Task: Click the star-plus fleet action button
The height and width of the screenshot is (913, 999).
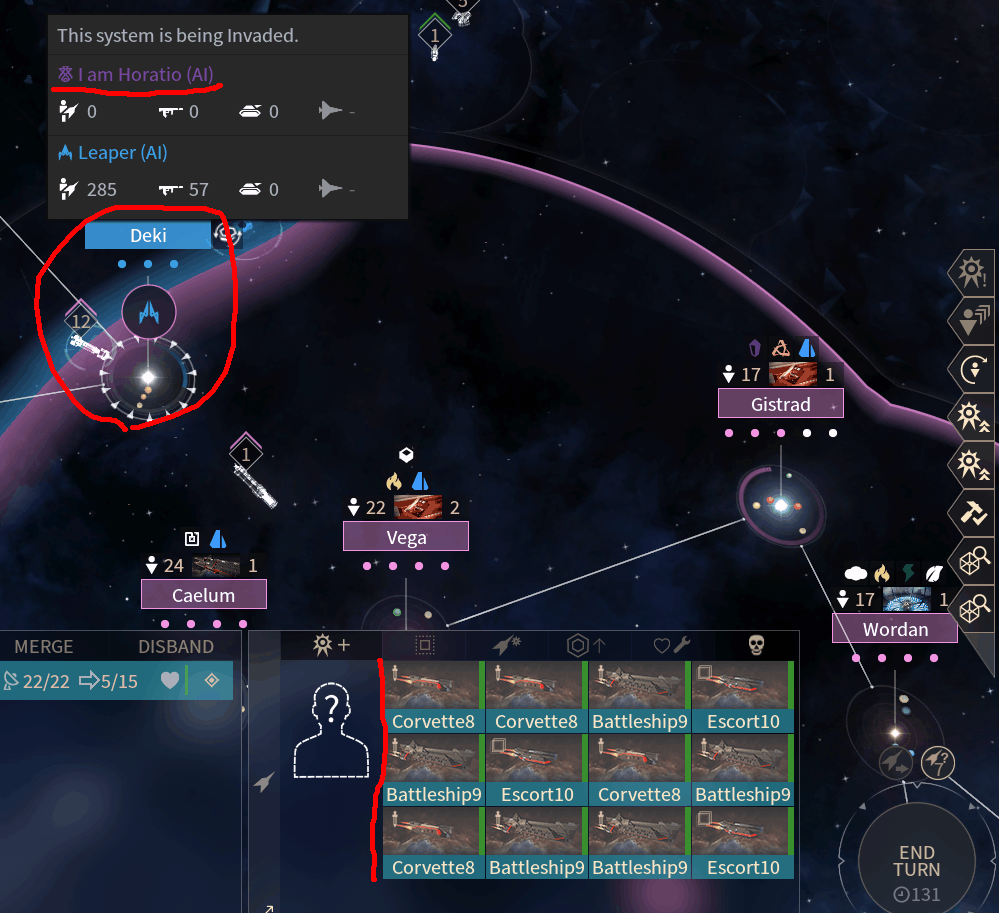Action: pyautogui.click(x=332, y=645)
